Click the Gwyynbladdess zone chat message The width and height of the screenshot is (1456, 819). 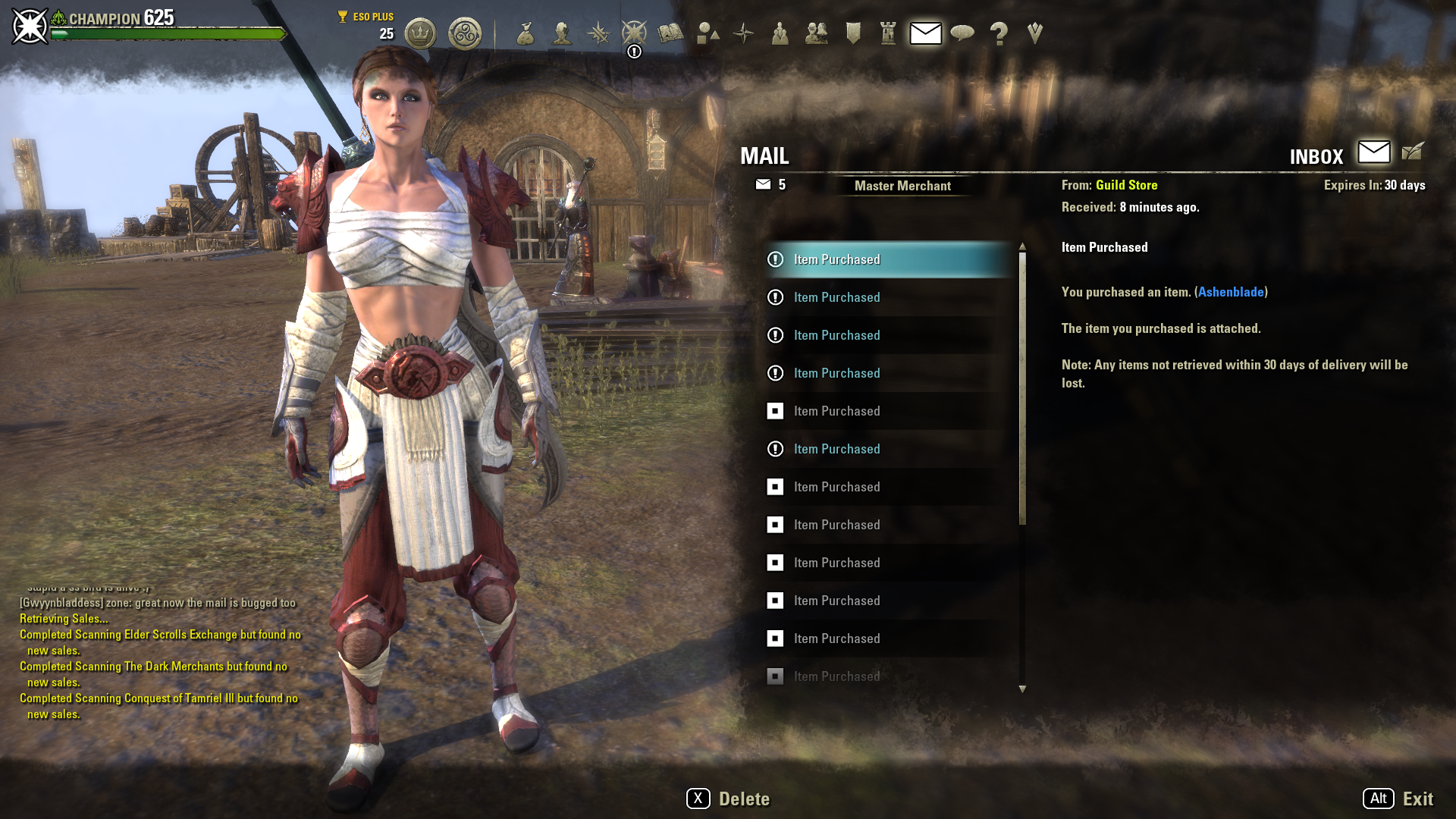tap(158, 603)
